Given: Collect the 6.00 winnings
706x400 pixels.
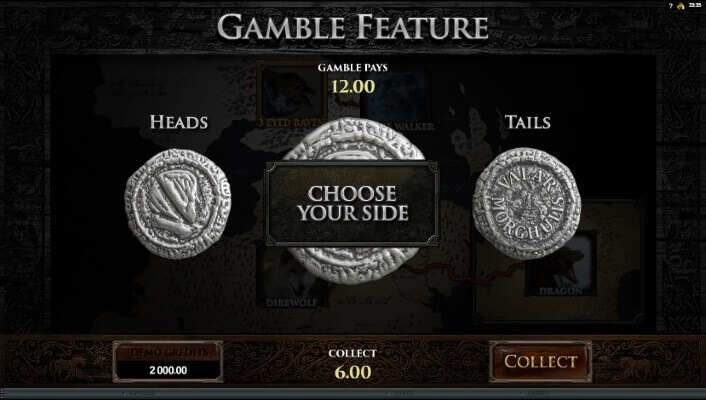Looking at the screenshot, I should click(x=540, y=361).
